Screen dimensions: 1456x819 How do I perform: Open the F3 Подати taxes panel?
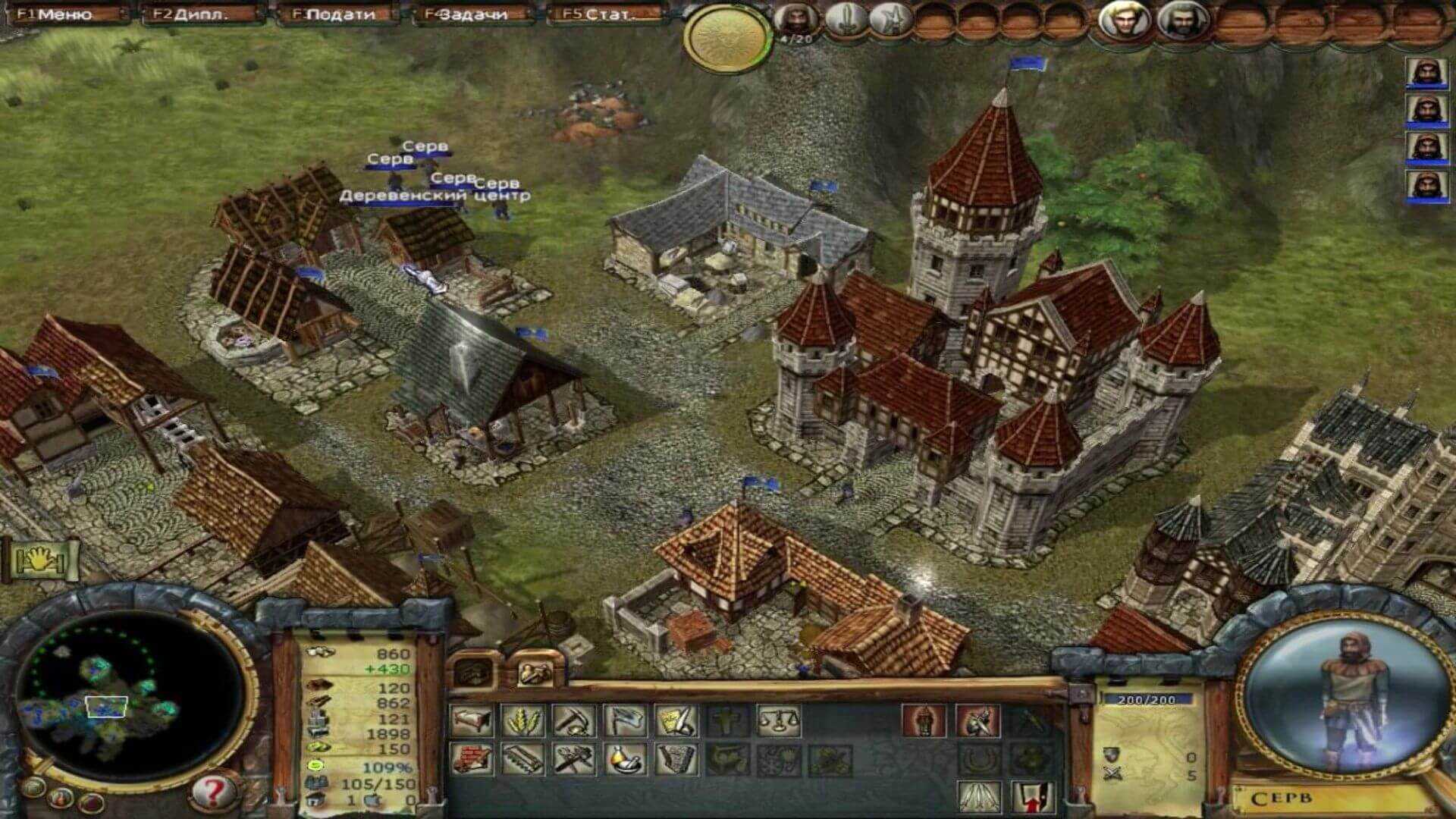point(336,14)
